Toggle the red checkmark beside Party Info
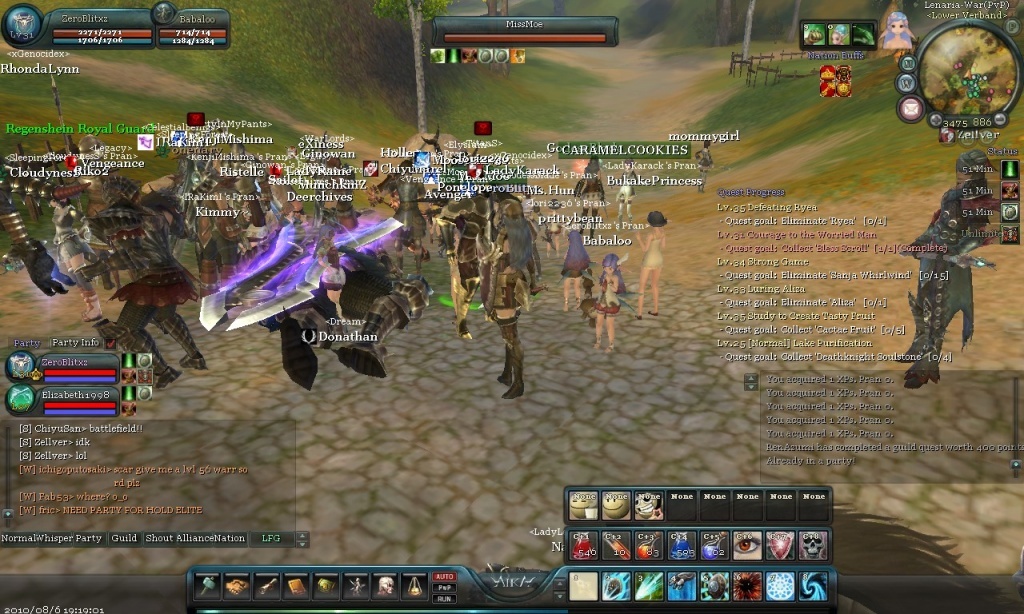Screen dimensions: 1024x614 (111, 343)
